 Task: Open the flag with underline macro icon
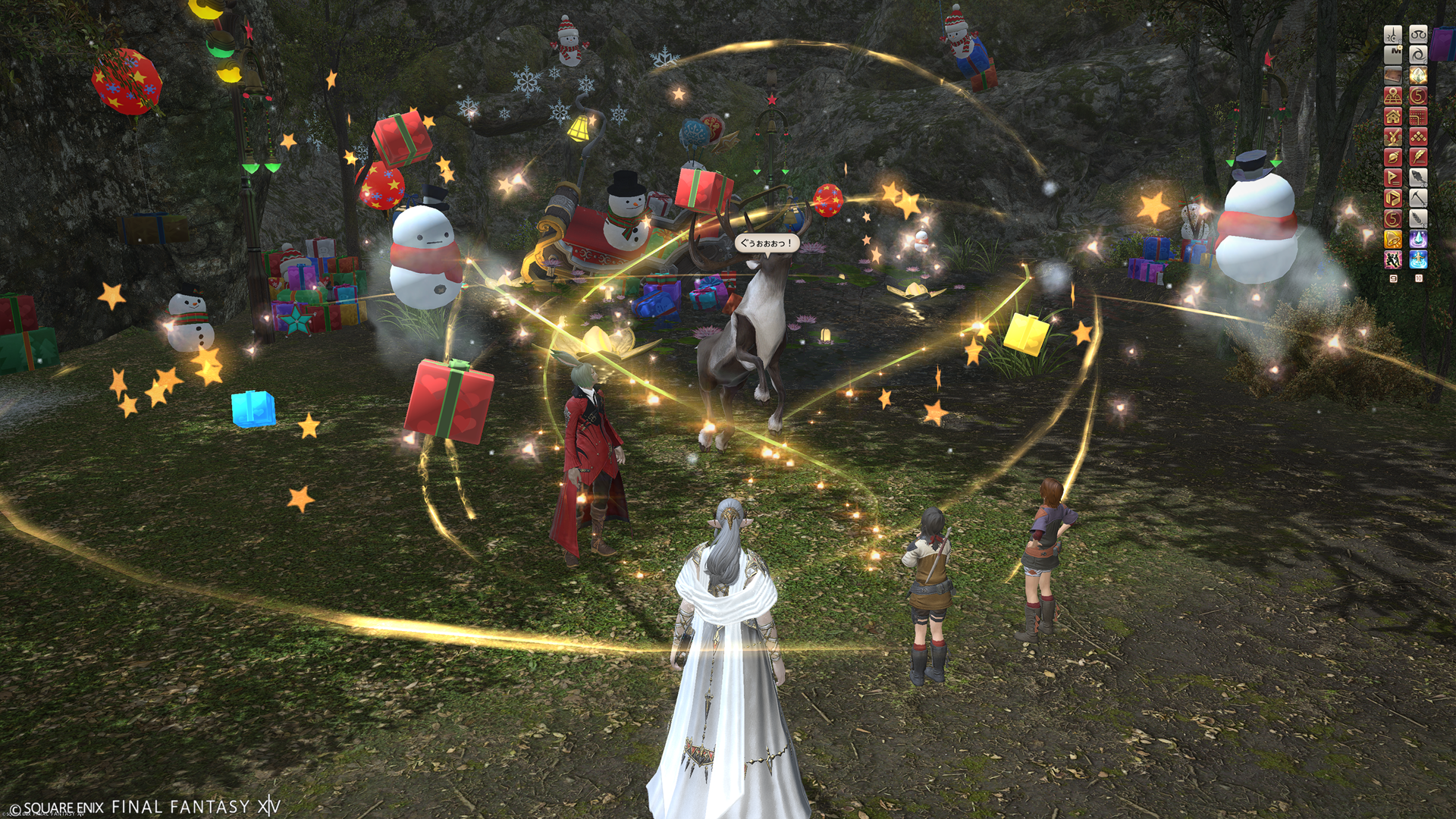[1393, 177]
